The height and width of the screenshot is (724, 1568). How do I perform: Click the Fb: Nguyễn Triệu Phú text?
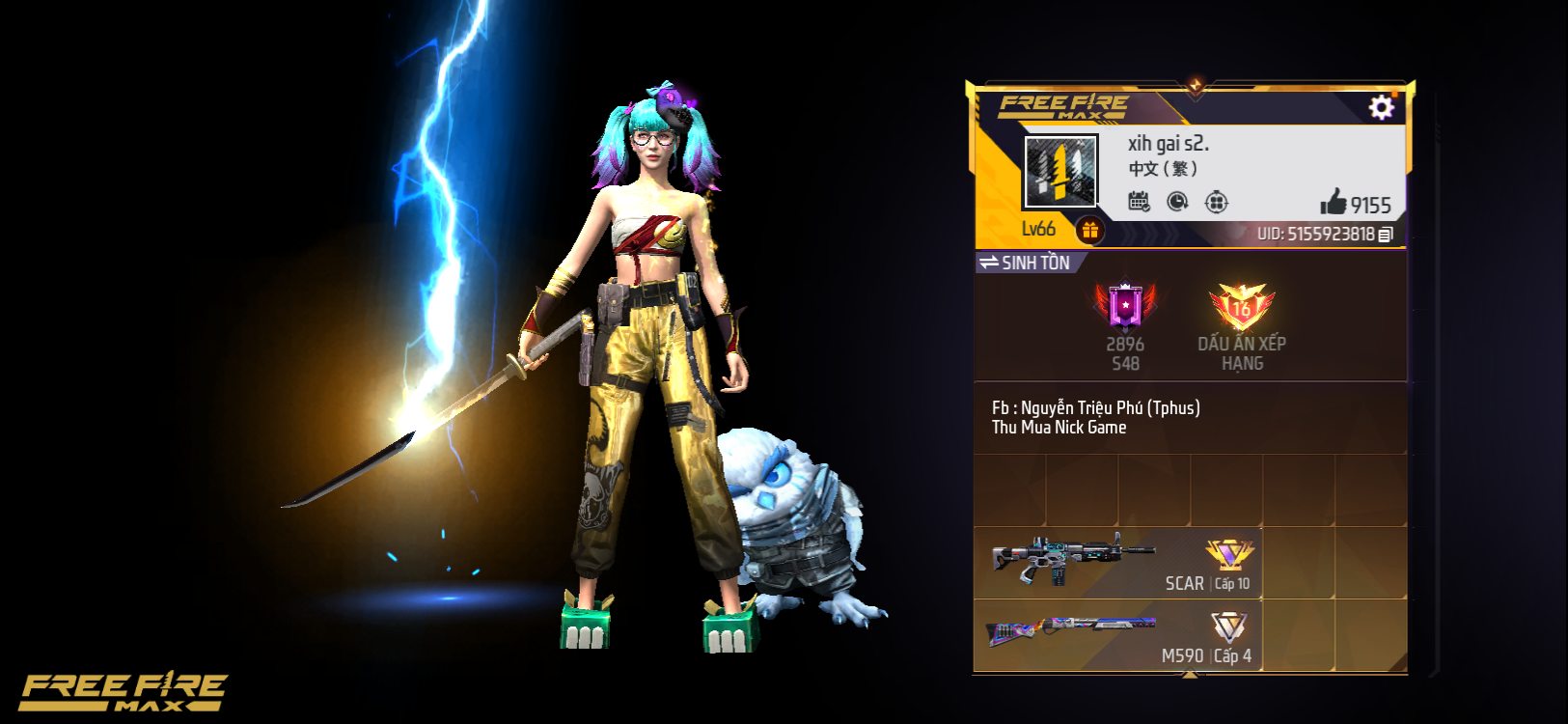point(1095,407)
